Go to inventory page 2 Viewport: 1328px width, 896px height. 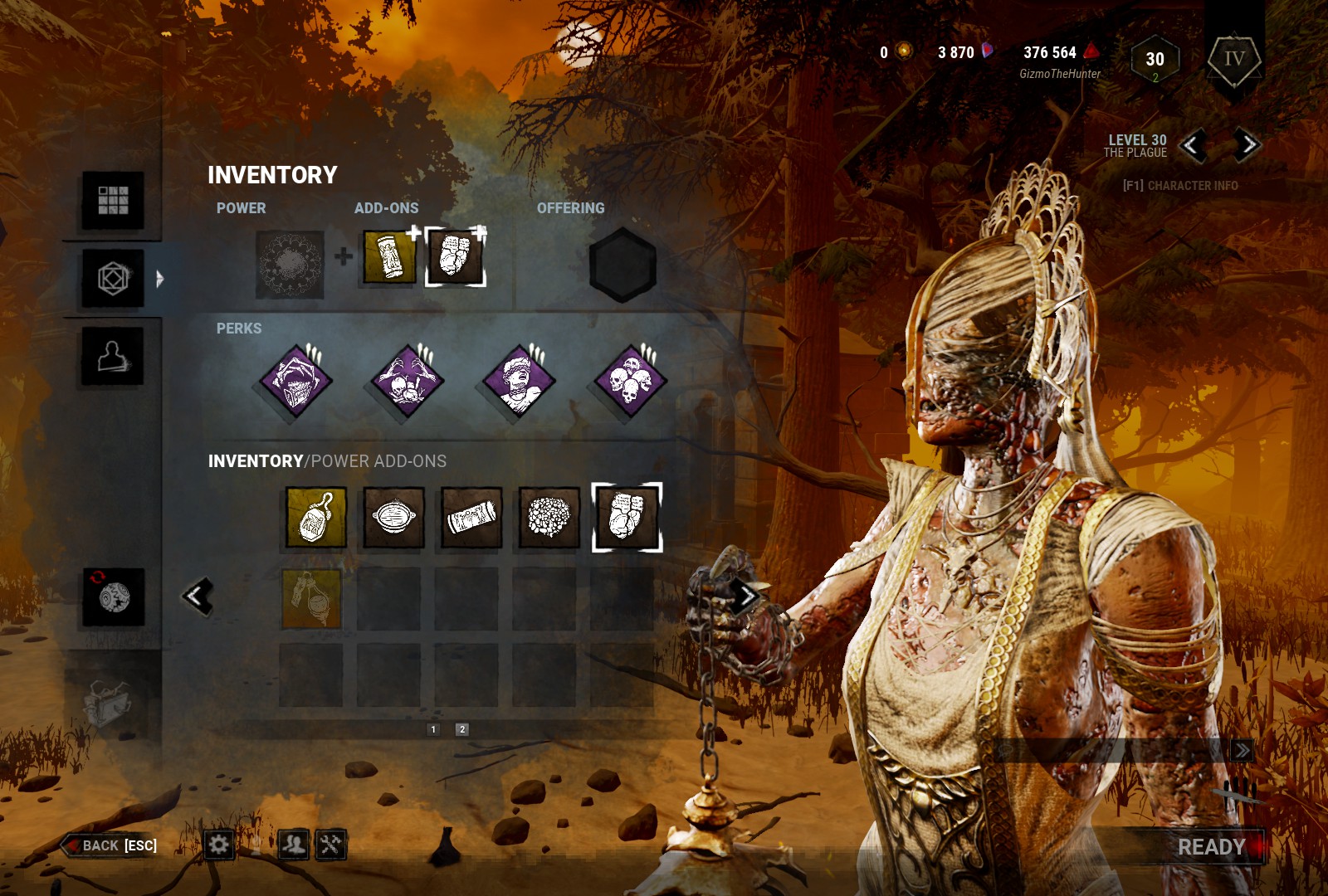[x=462, y=729]
